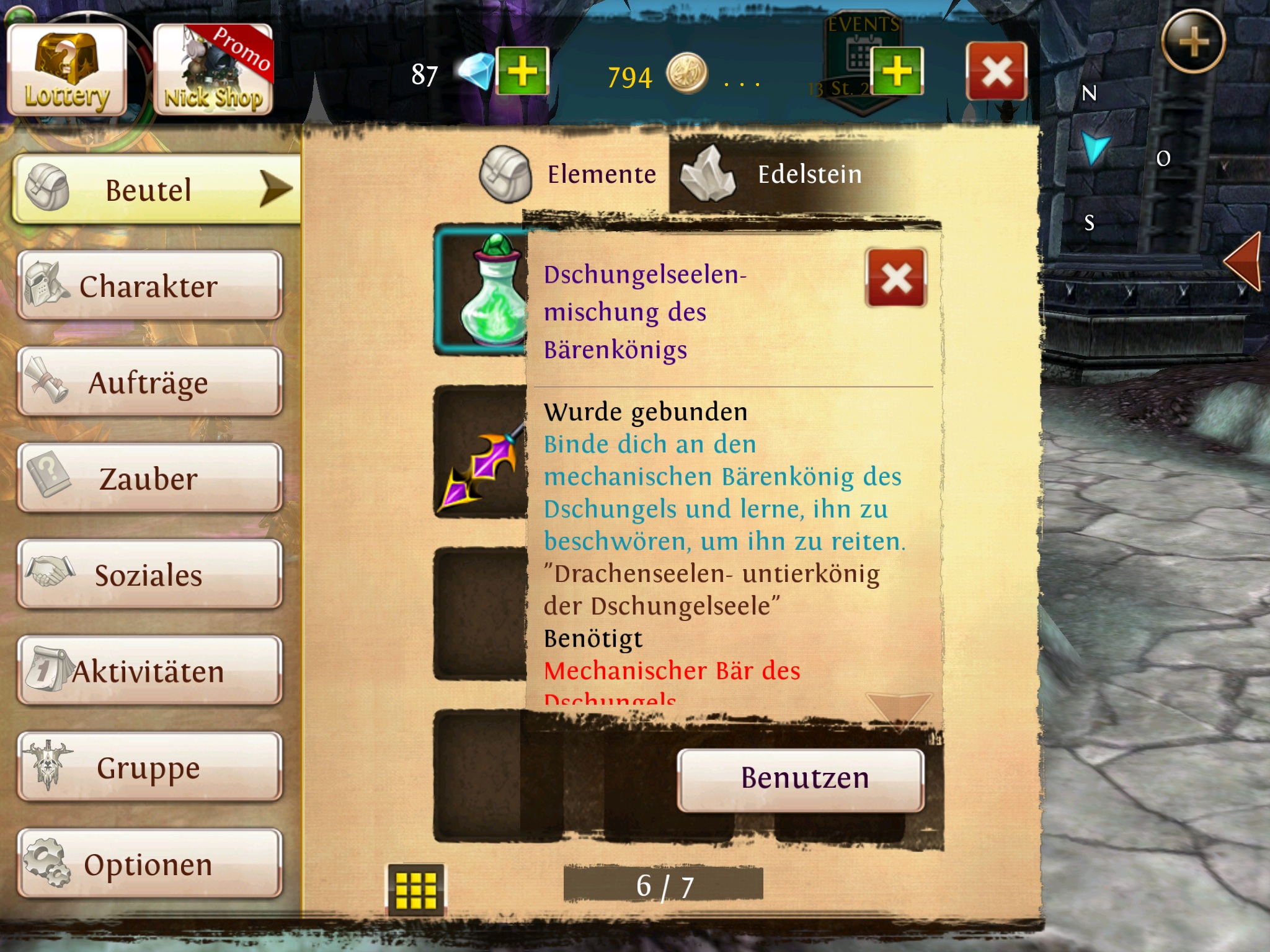Close the item tooltip popup
This screenshot has width=1270, height=952.
click(895, 278)
